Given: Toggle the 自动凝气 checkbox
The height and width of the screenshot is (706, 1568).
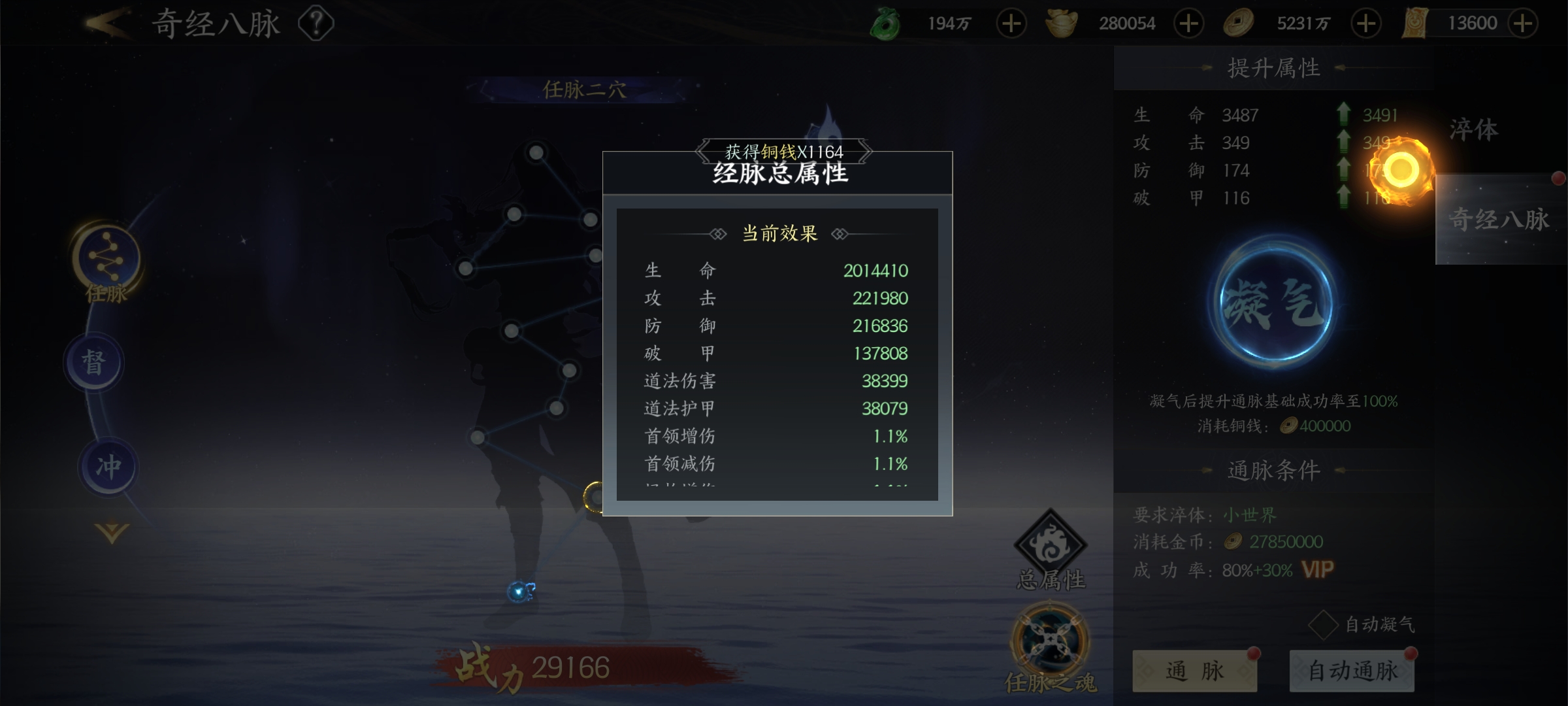Looking at the screenshot, I should coord(1324,625).
